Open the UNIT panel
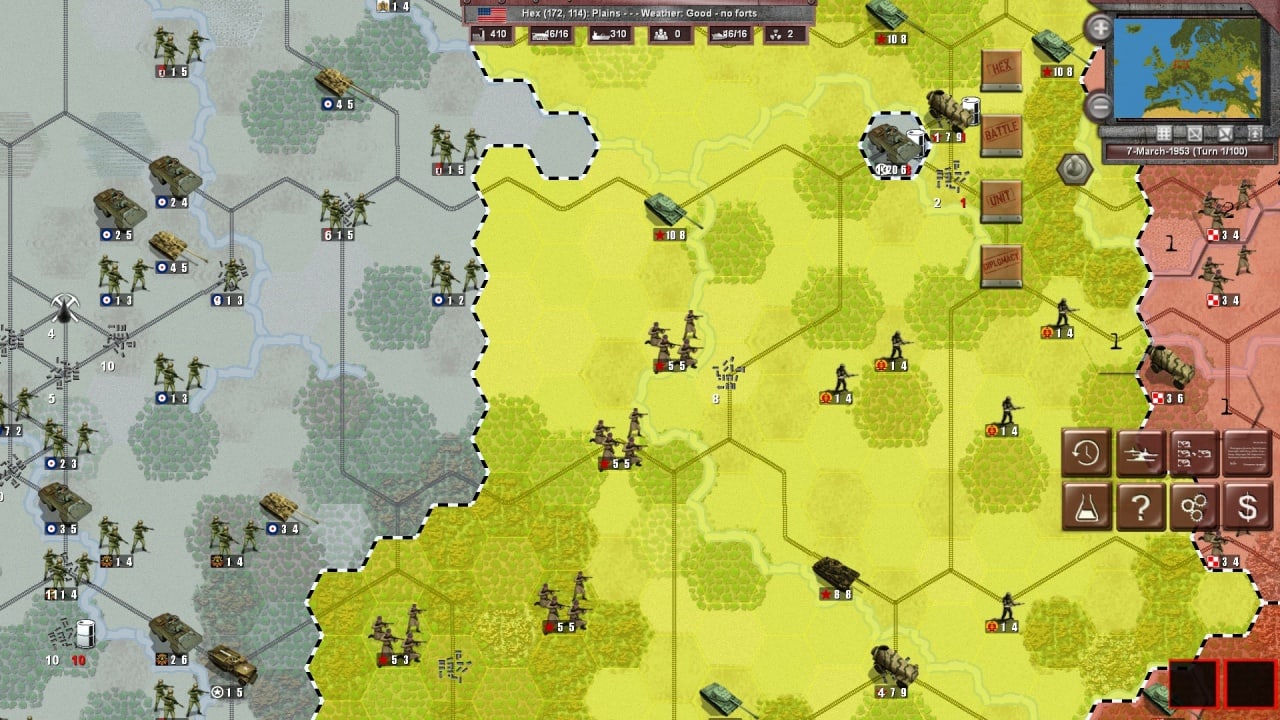 (x=1001, y=201)
